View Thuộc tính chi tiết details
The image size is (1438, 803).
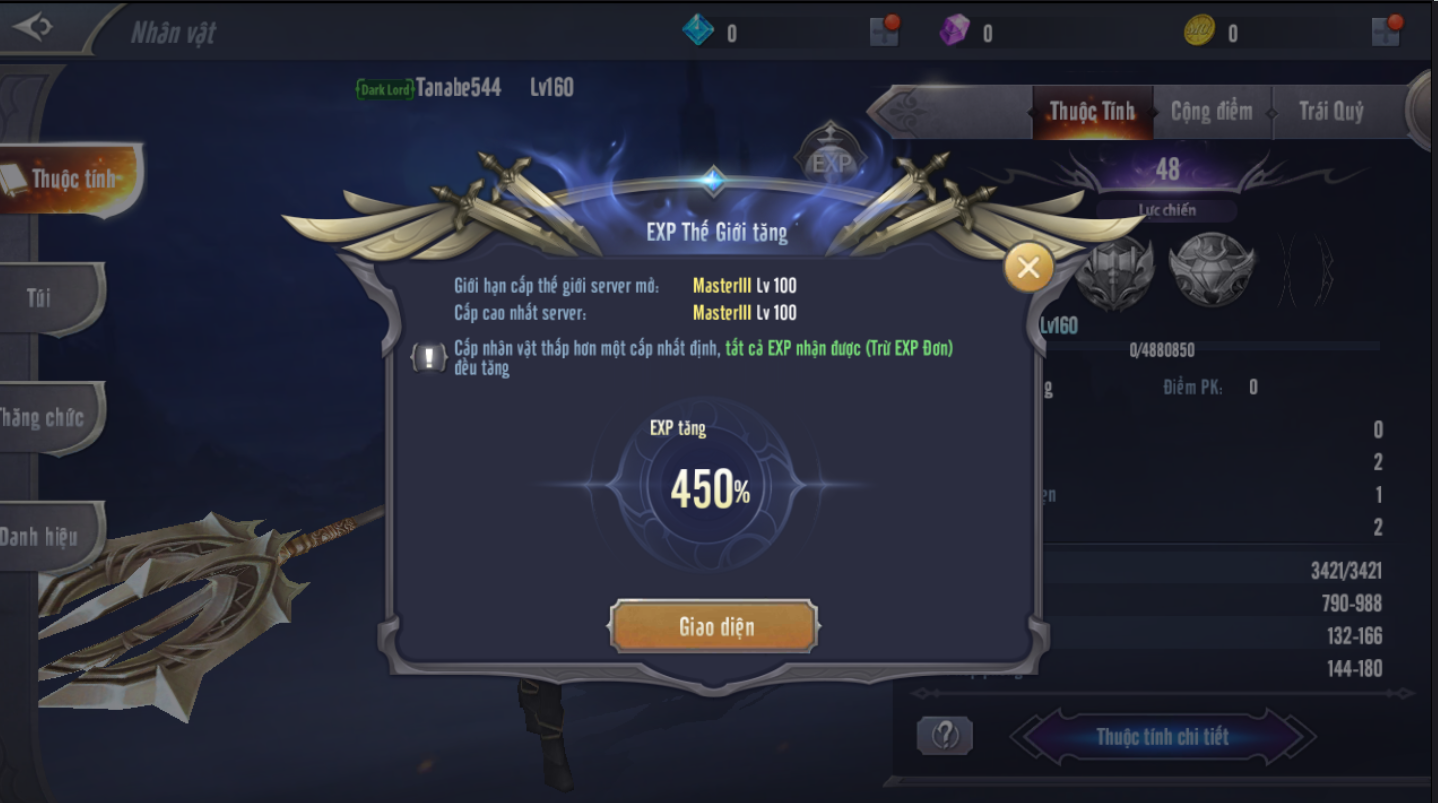(x=1162, y=737)
